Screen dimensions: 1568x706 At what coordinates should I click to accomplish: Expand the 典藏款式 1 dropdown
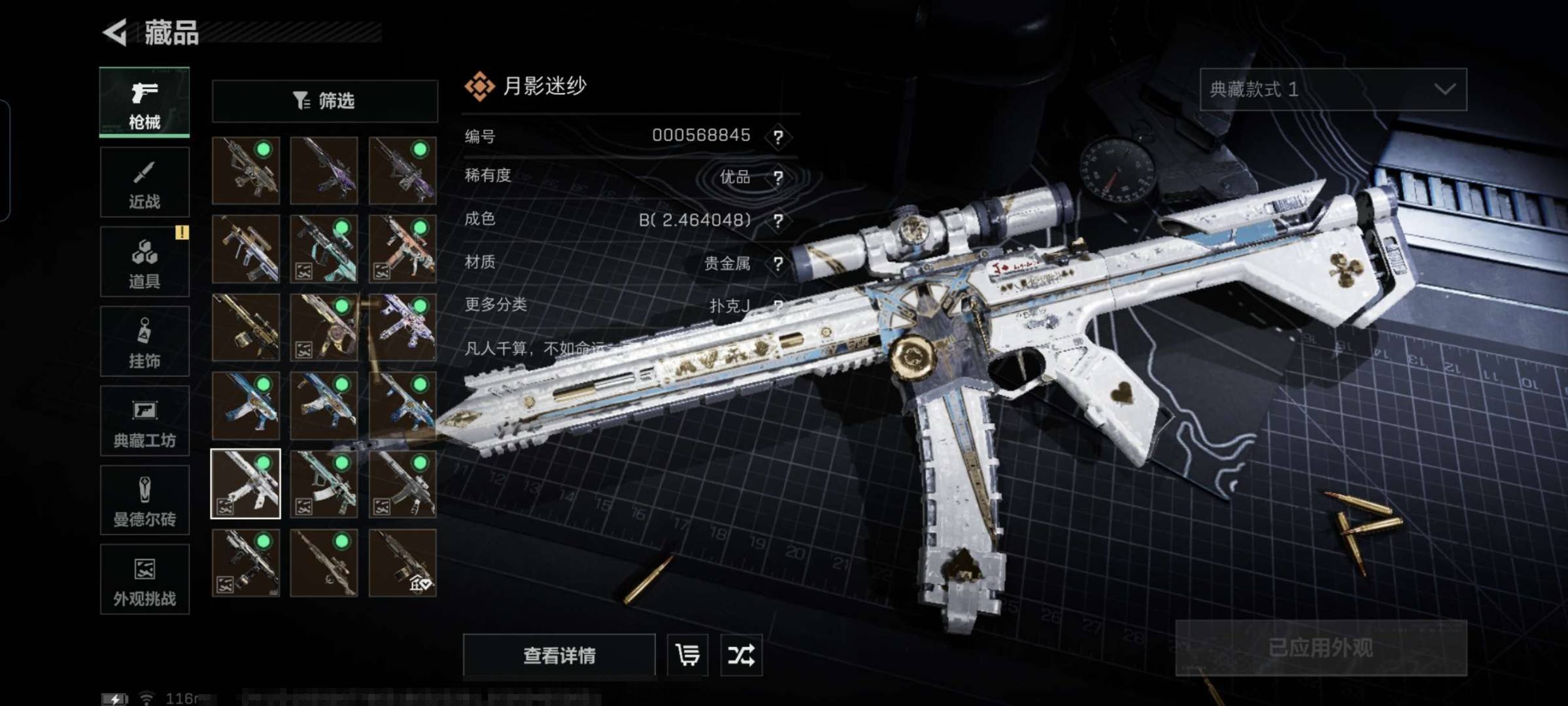click(1333, 90)
